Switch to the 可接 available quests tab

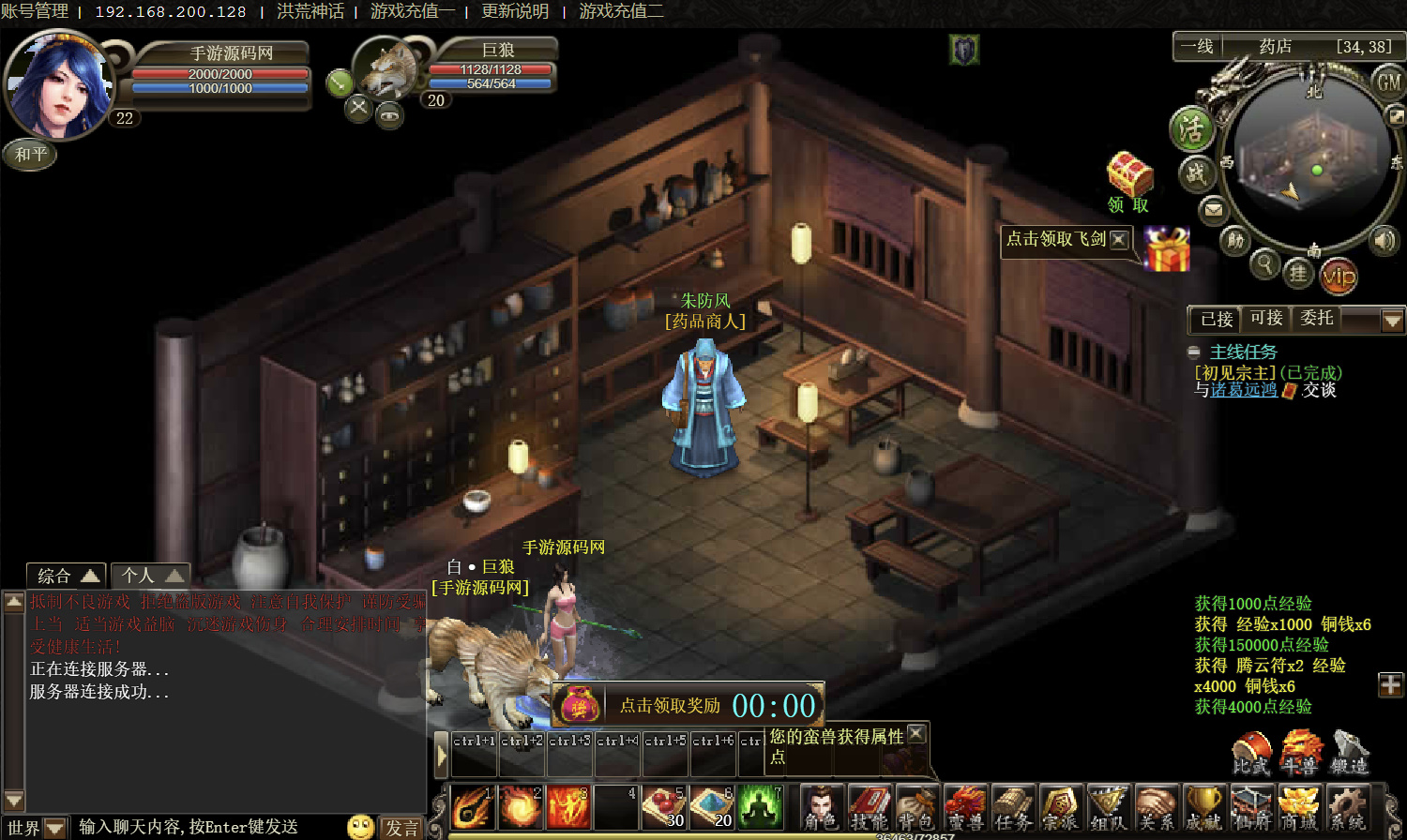(x=1266, y=319)
